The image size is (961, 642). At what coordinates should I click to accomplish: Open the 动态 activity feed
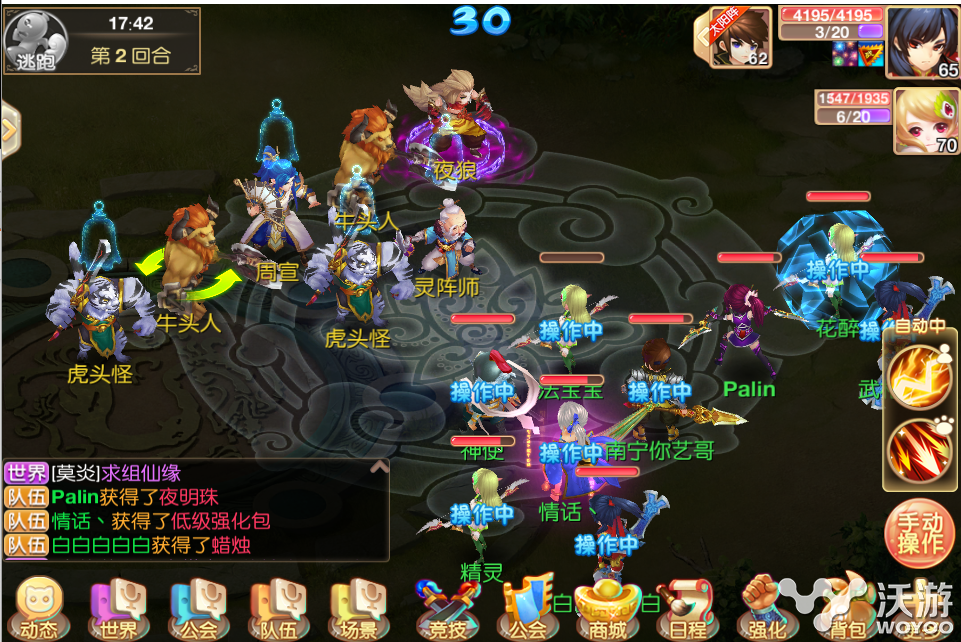(38, 606)
